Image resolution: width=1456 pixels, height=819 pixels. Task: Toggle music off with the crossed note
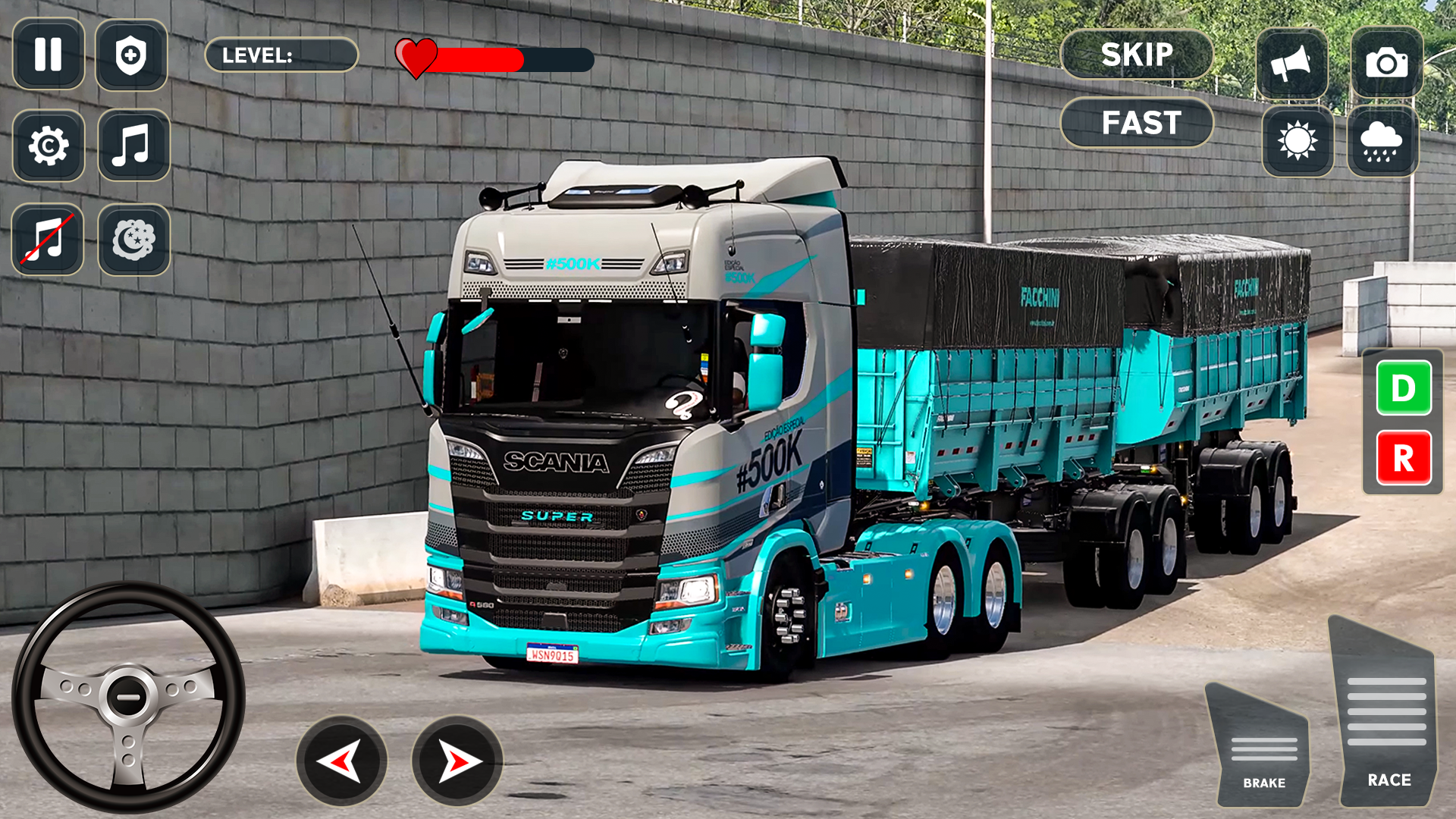click(x=48, y=239)
